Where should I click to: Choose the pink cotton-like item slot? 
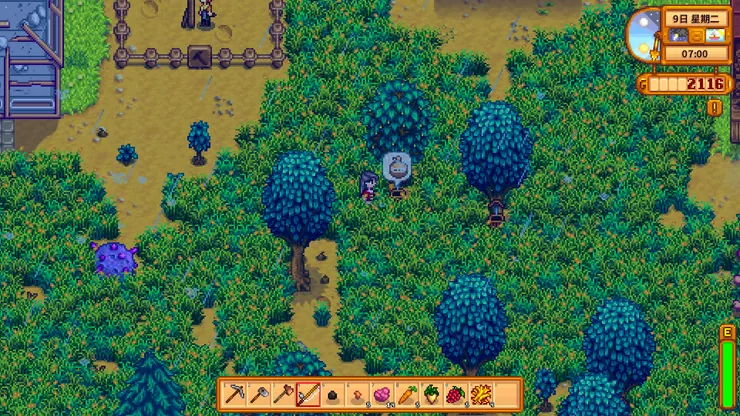coord(382,394)
